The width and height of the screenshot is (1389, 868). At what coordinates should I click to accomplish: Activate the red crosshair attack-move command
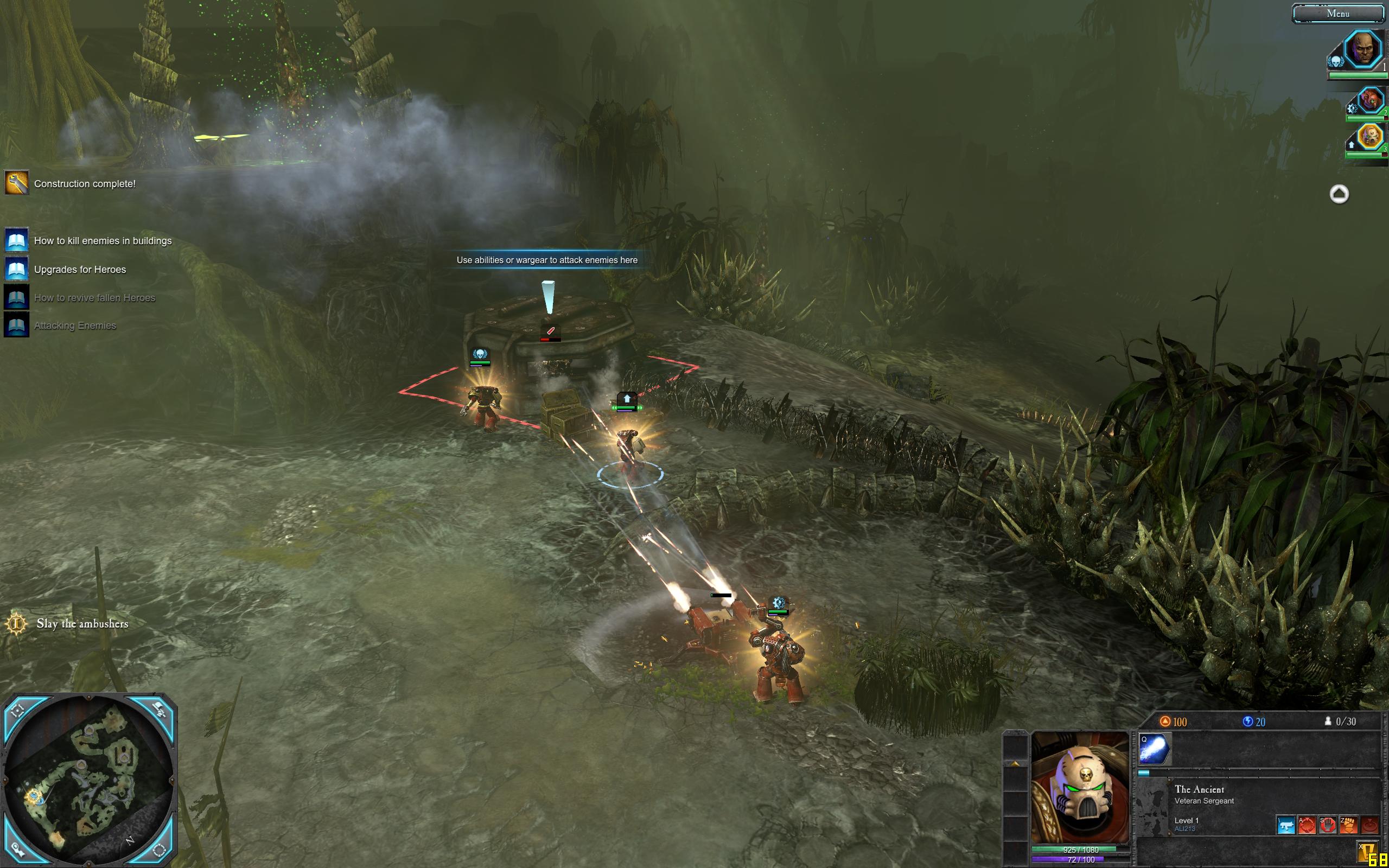pyautogui.click(x=1307, y=826)
